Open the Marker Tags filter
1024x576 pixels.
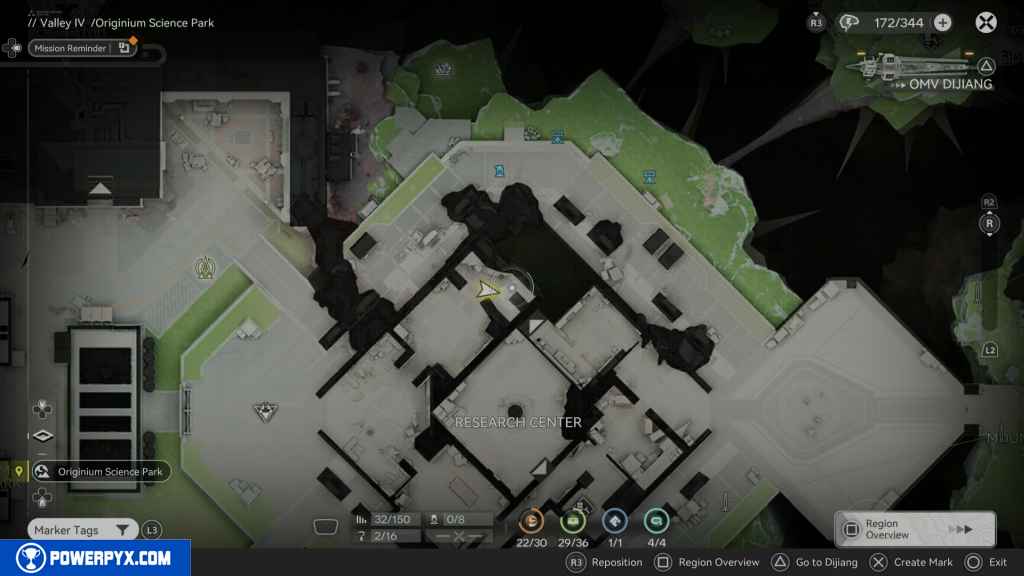click(84, 530)
